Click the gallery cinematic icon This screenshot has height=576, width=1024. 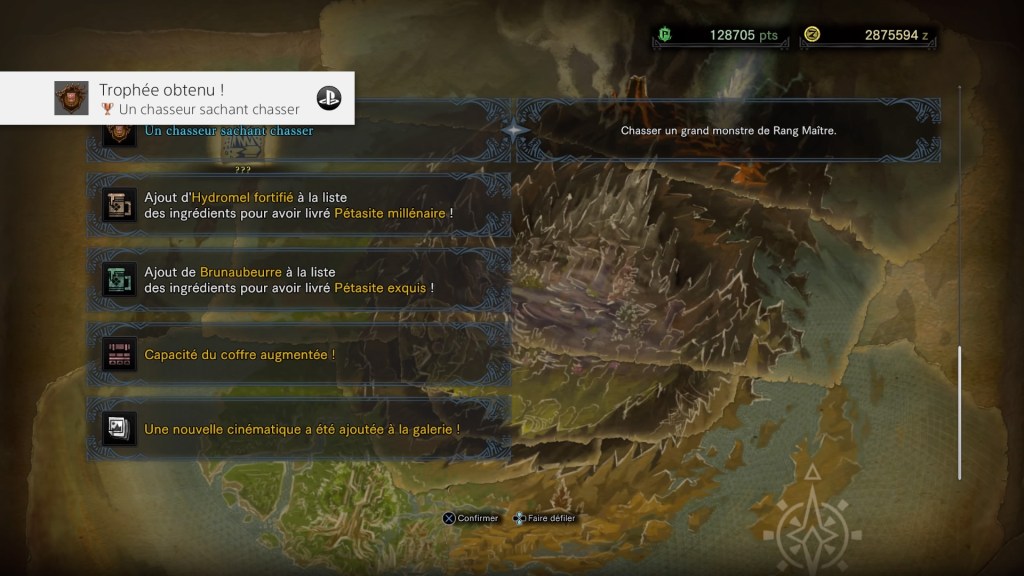(119, 429)
